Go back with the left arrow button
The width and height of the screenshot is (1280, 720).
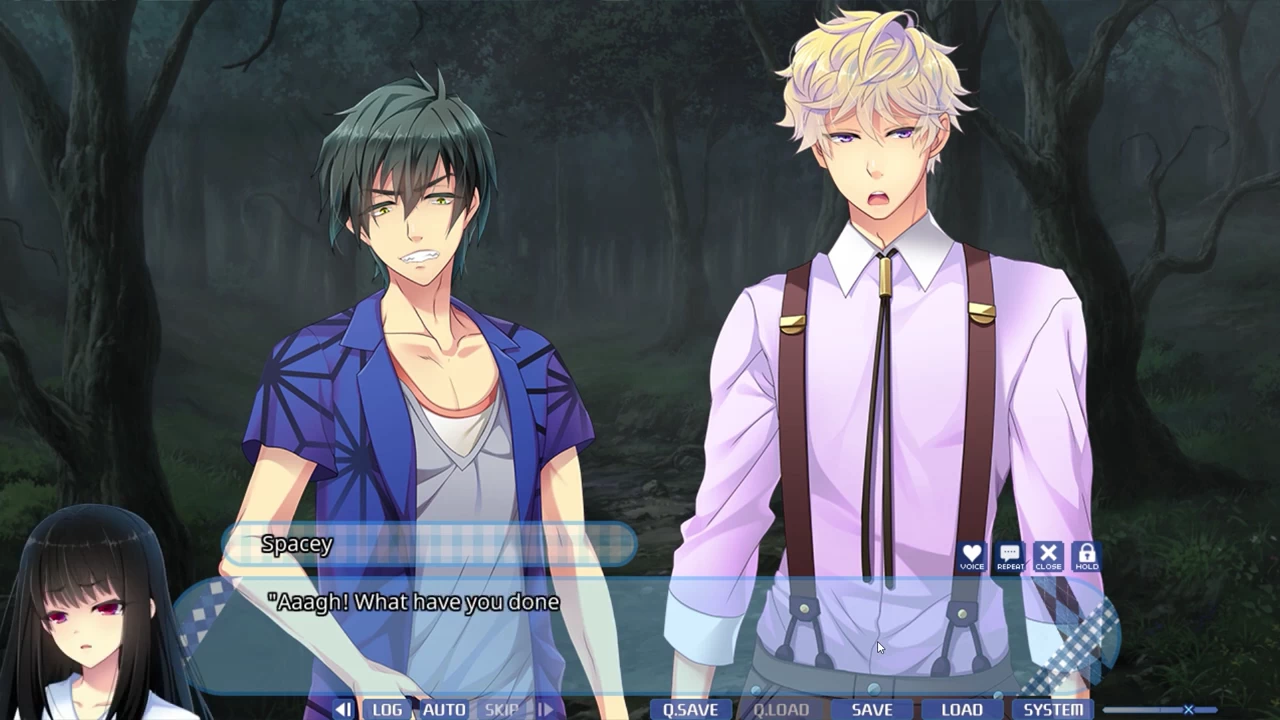click(343, 710)
